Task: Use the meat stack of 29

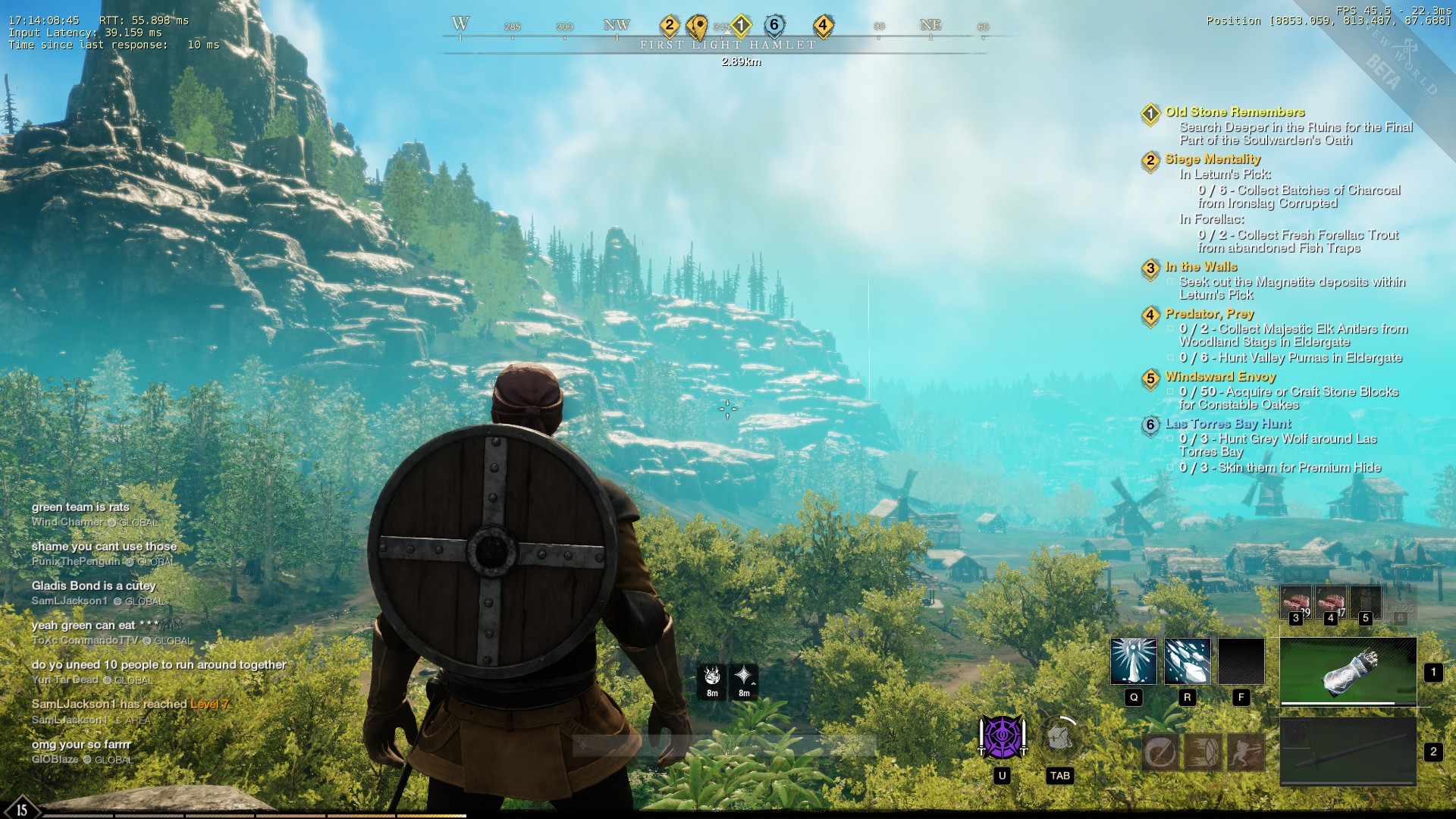Action: tap(1296, 602)
